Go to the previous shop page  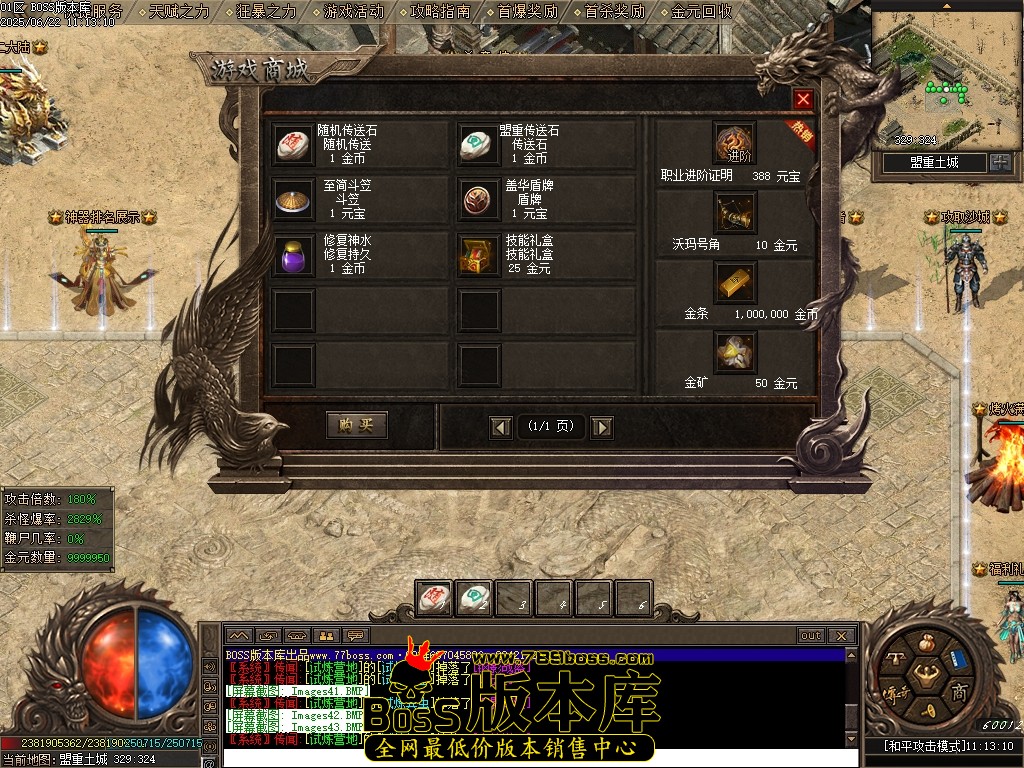click(501, 427)
